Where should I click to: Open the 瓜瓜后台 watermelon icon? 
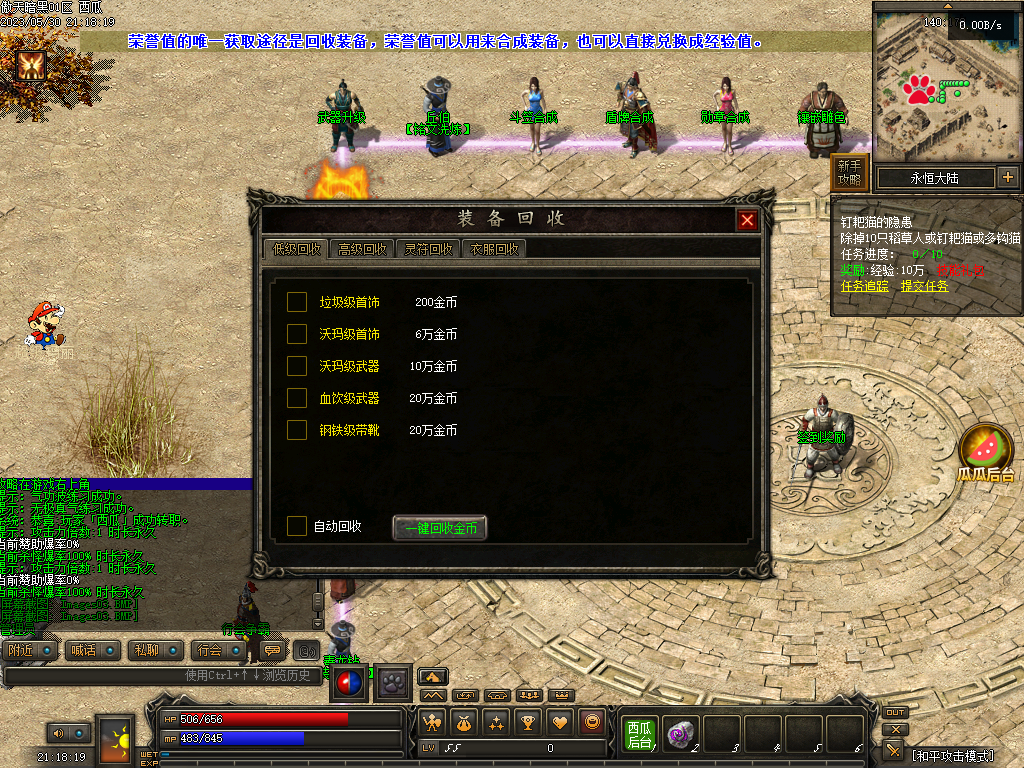[986, 452]
